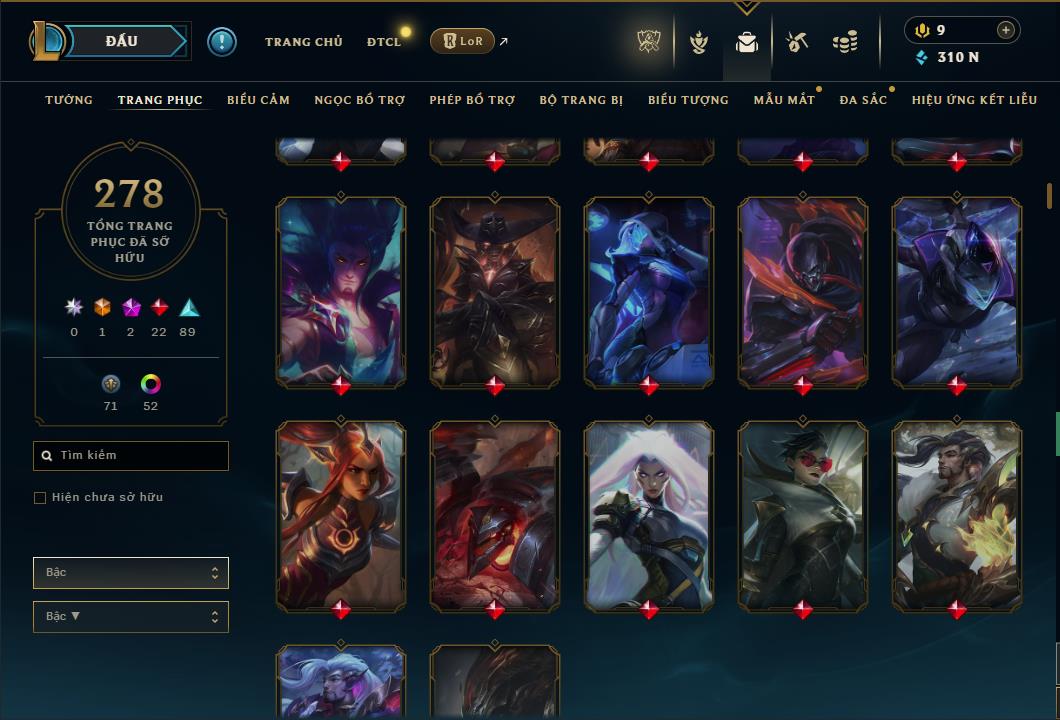The height and width of the screenshot is (720, 1060).
Task: Open the ĐTCL menu entry
Action: click(384, 42)
